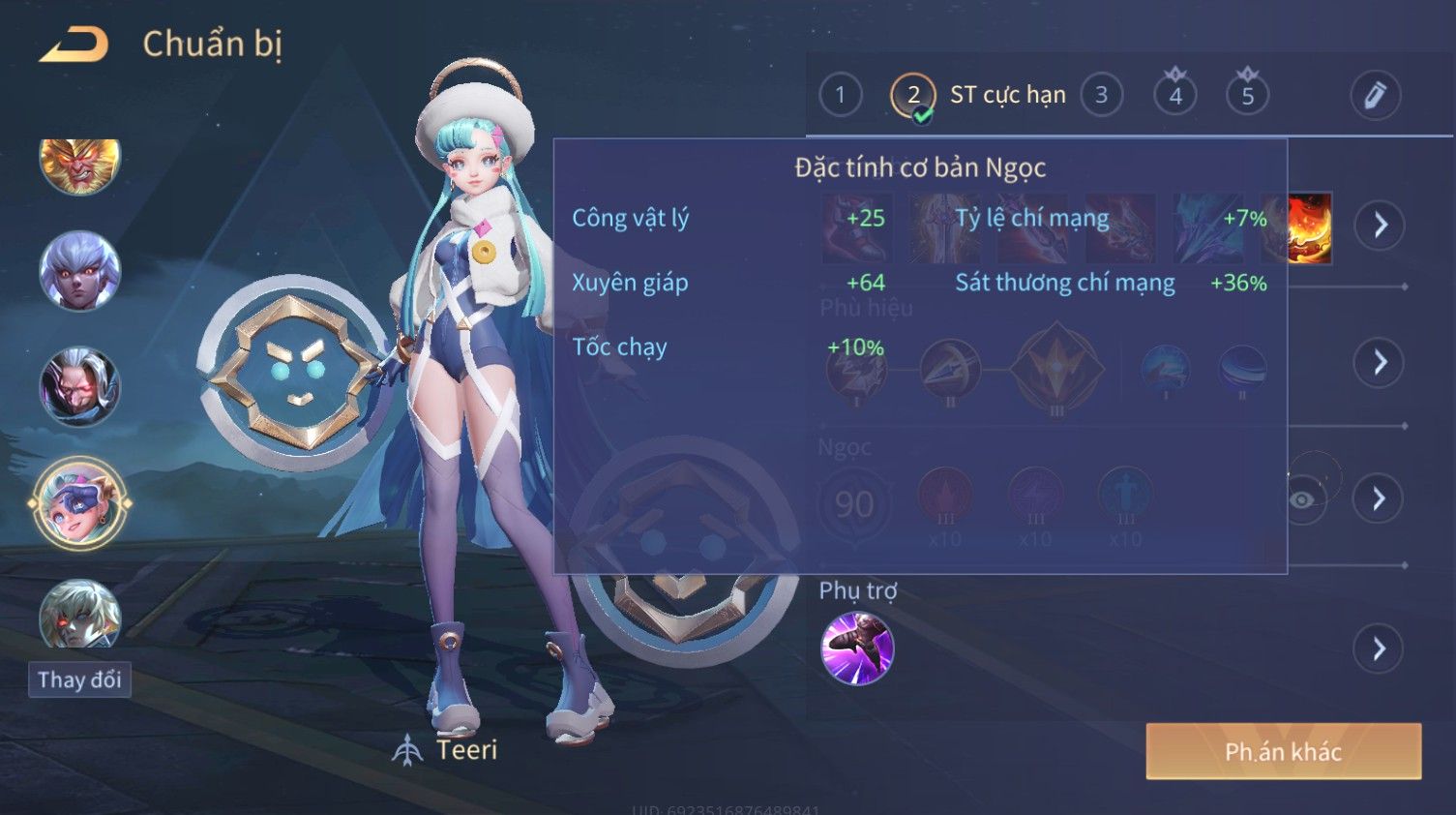This screenshot has width=1456, height=815.
Task: Select the highlighted masked girl hero portrait
Action: pos(79,503)
